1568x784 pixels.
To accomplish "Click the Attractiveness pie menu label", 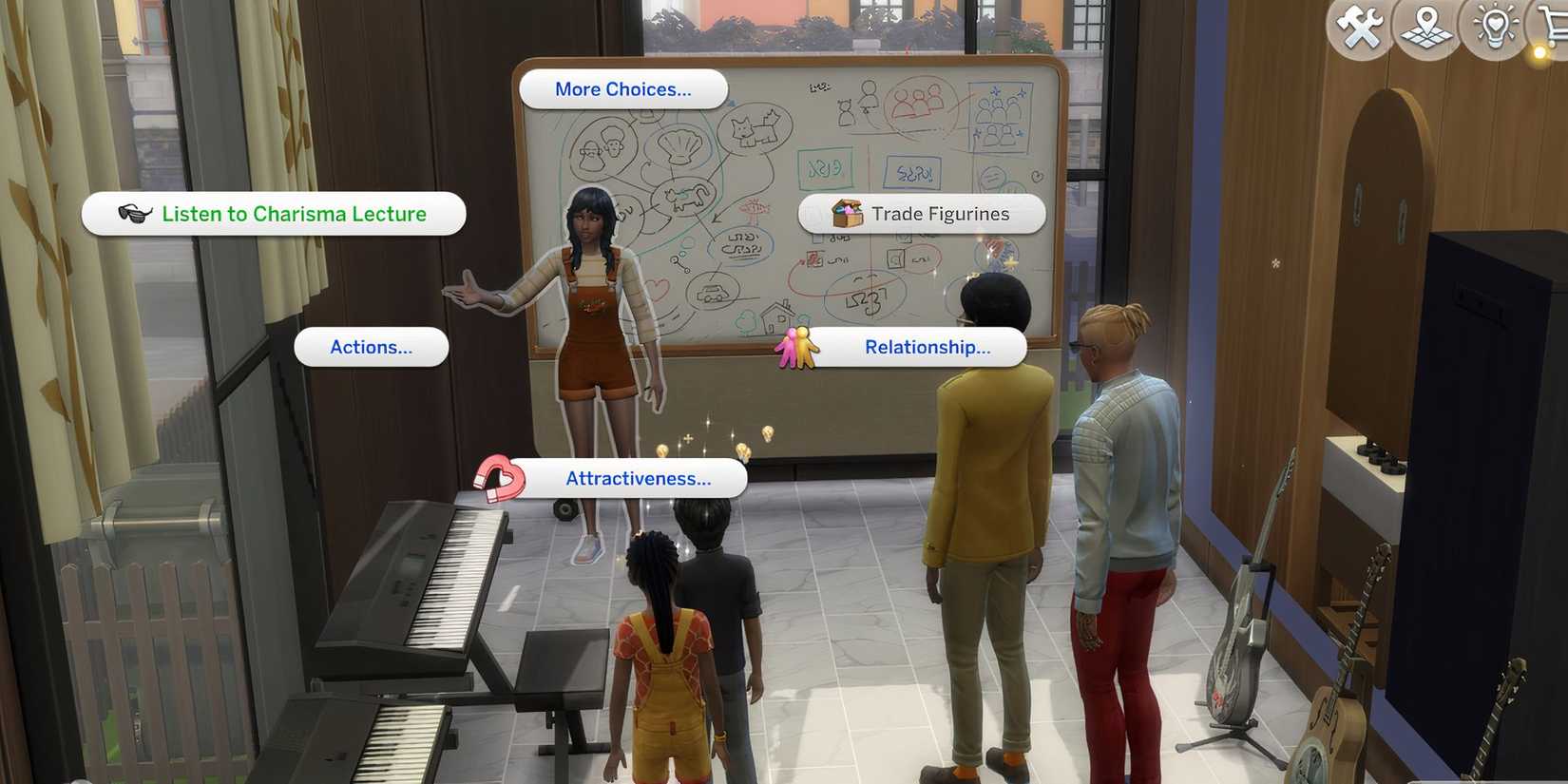I will (639, 478).
